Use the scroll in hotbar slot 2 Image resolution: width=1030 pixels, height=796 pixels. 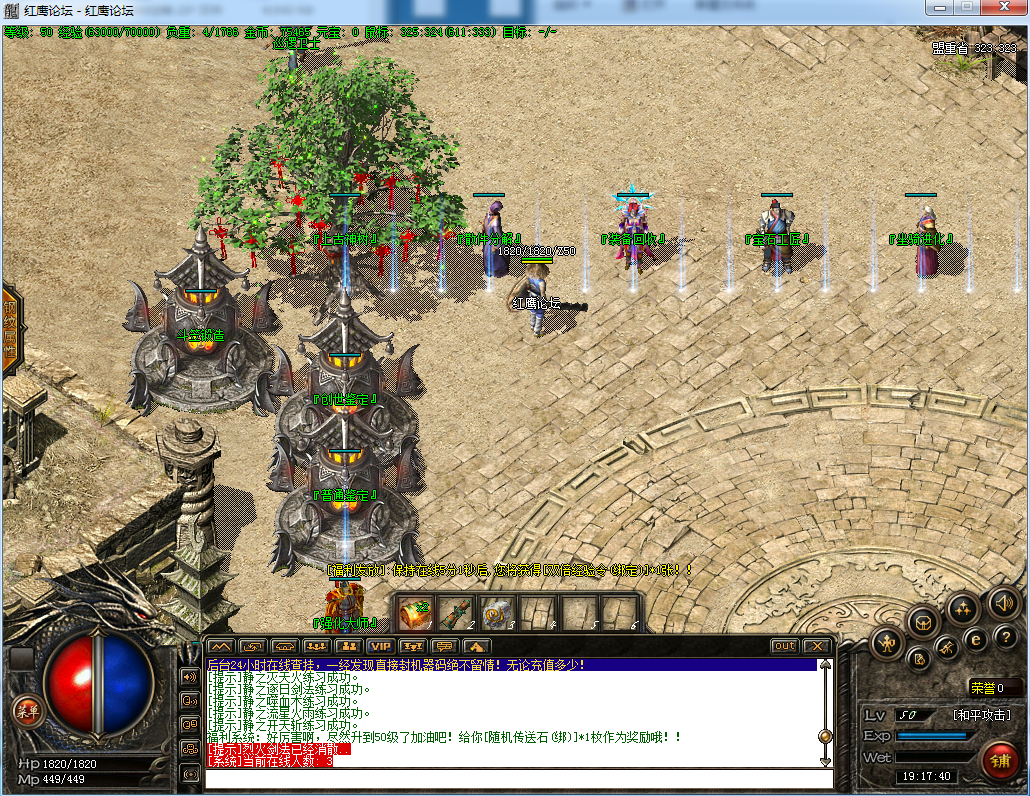[456, 613]
